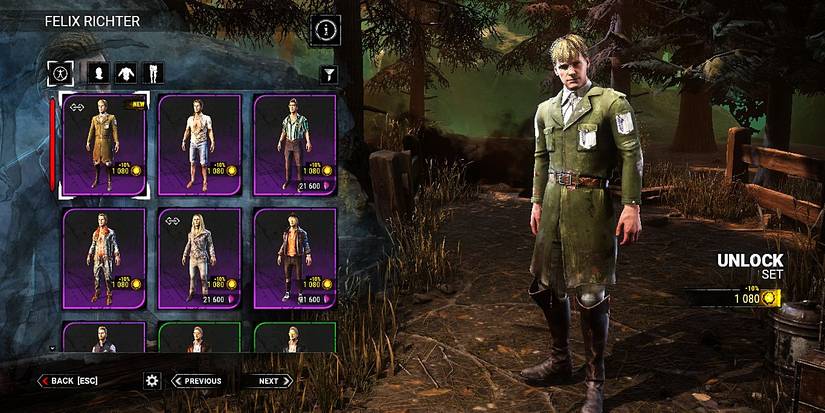Go to the Previous character
825x413 pixels.
tap(197, 381)
